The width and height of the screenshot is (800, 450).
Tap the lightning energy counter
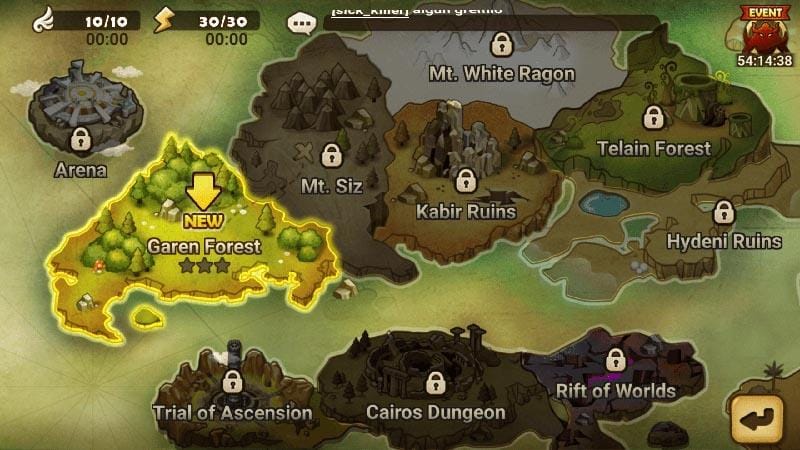click(208, 20)
